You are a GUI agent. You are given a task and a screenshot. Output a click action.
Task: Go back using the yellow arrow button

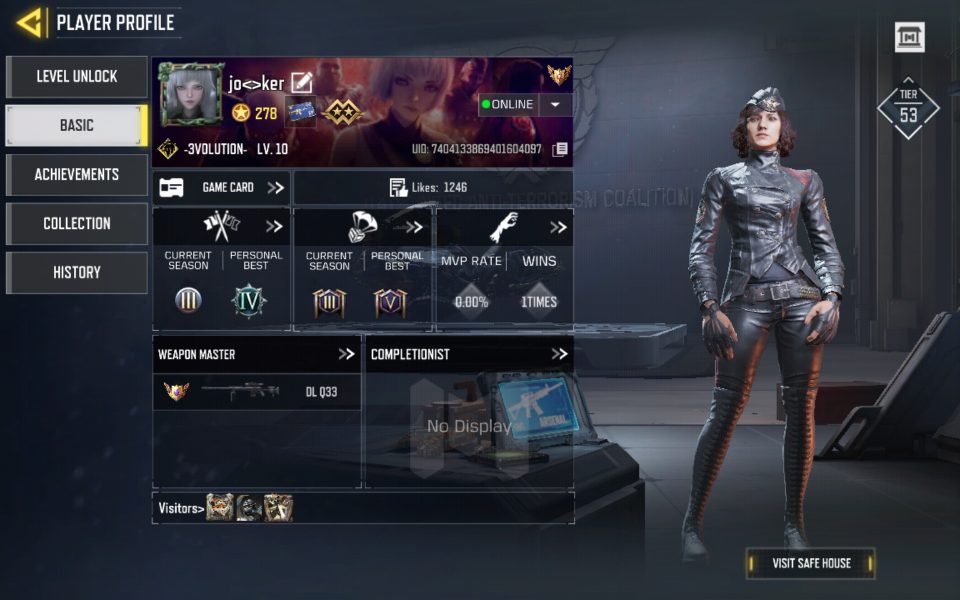(x=29, y=22)
